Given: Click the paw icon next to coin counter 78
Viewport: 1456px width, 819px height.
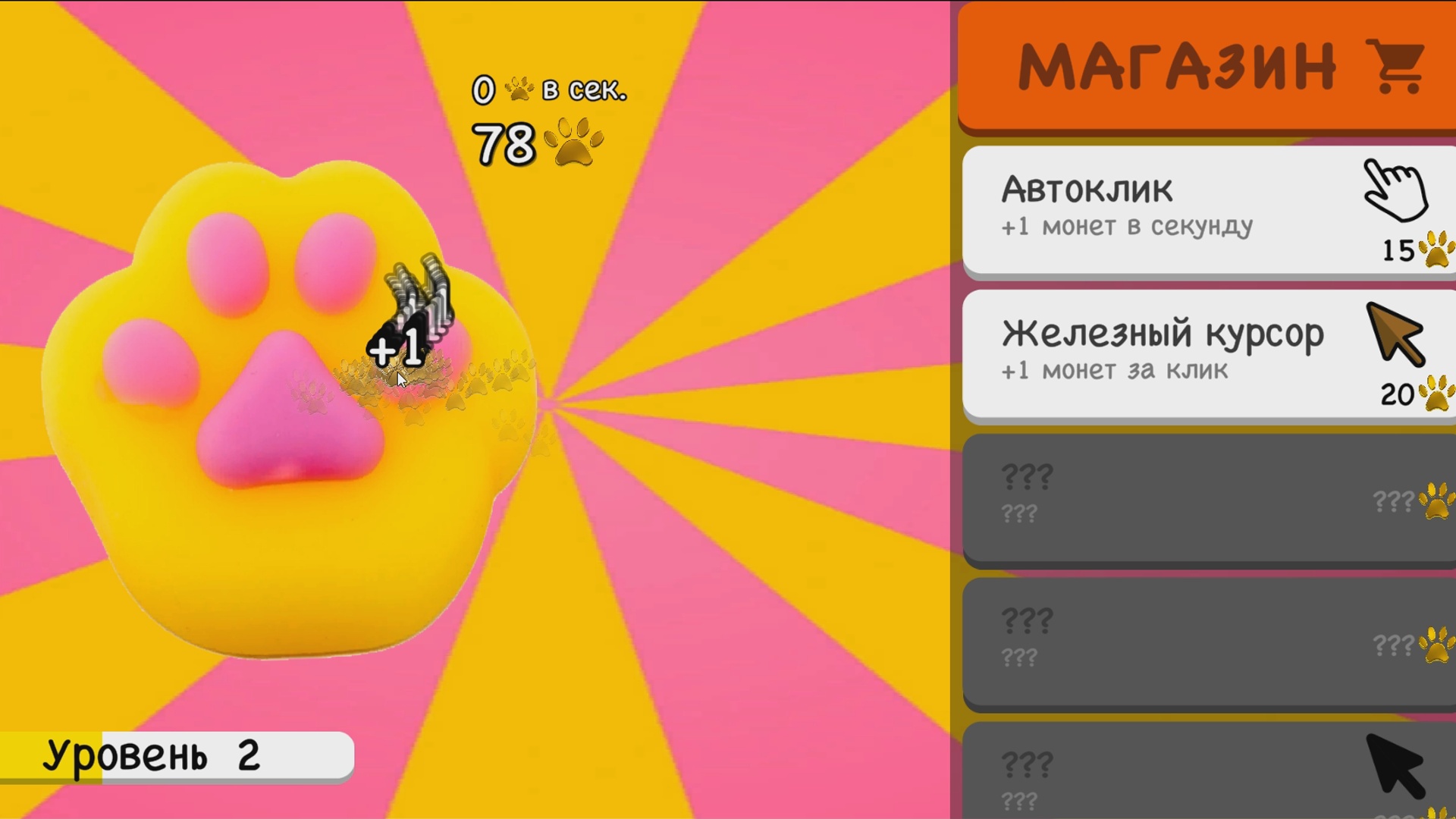Looking at the screenshot, I should click(575, 140).
